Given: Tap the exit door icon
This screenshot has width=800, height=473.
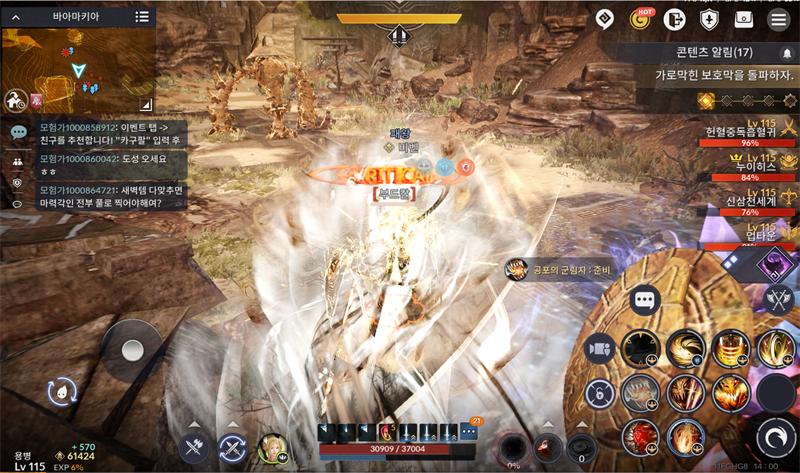Looking at the screenshot, I should click(x=673, y=19).
